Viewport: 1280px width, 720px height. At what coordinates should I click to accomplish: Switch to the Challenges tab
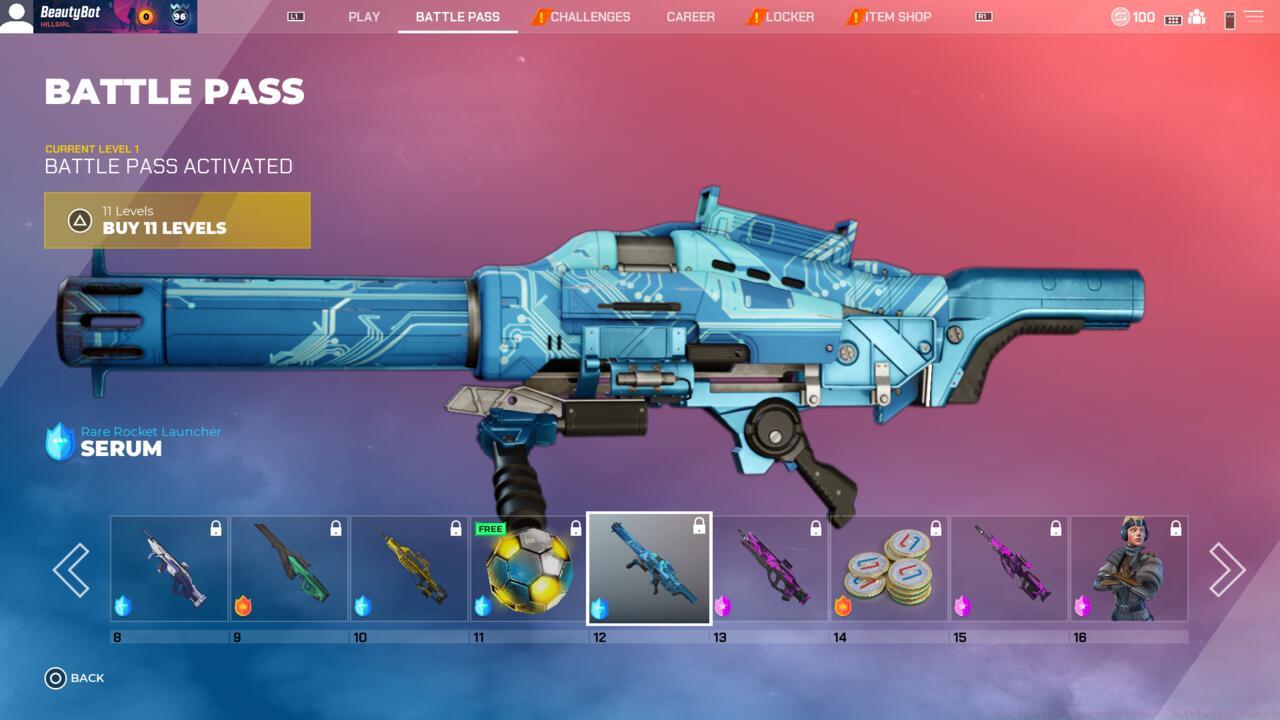(589, 17)
